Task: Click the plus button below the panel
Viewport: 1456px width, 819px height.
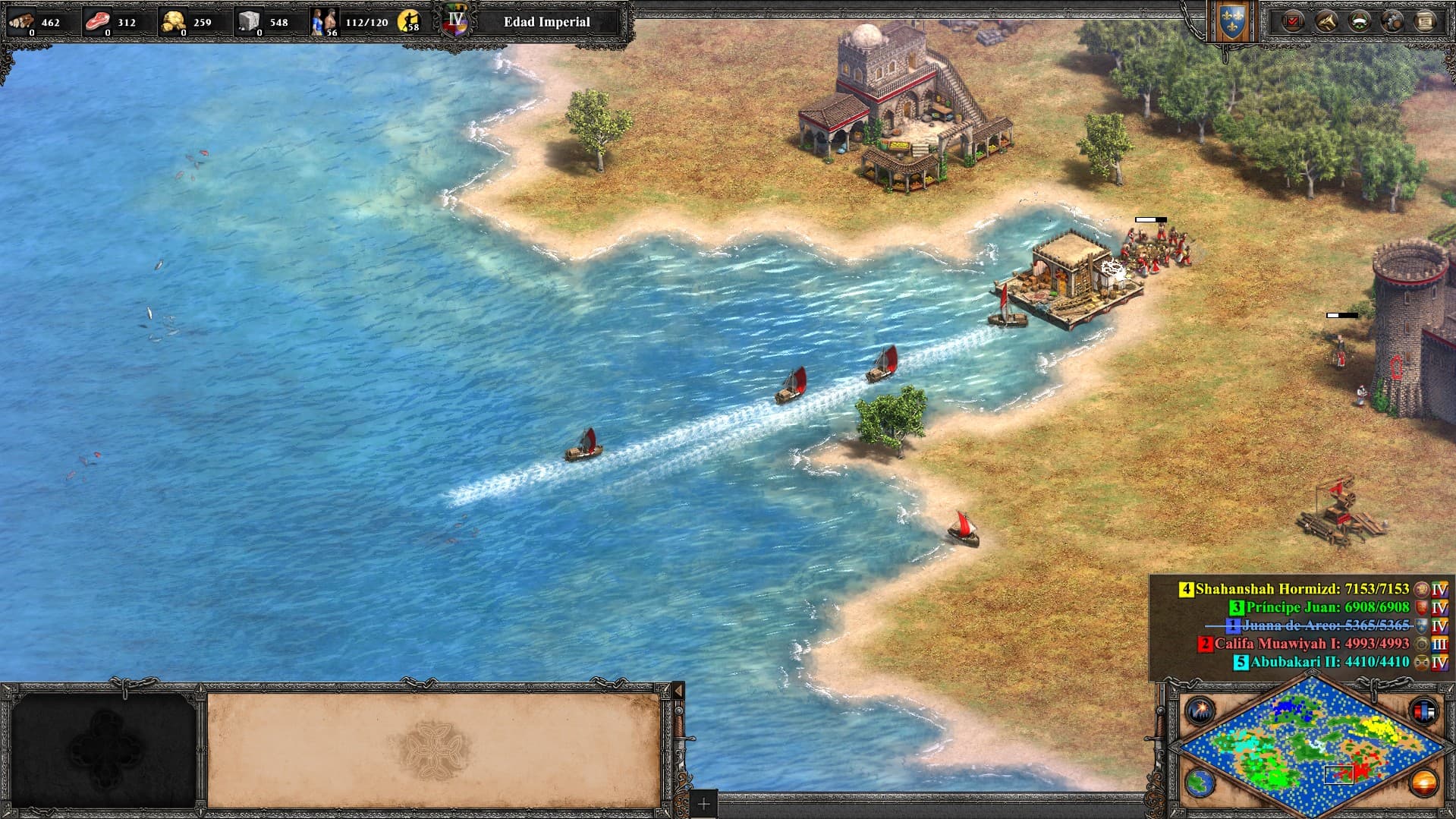Action: coord(703,804)
